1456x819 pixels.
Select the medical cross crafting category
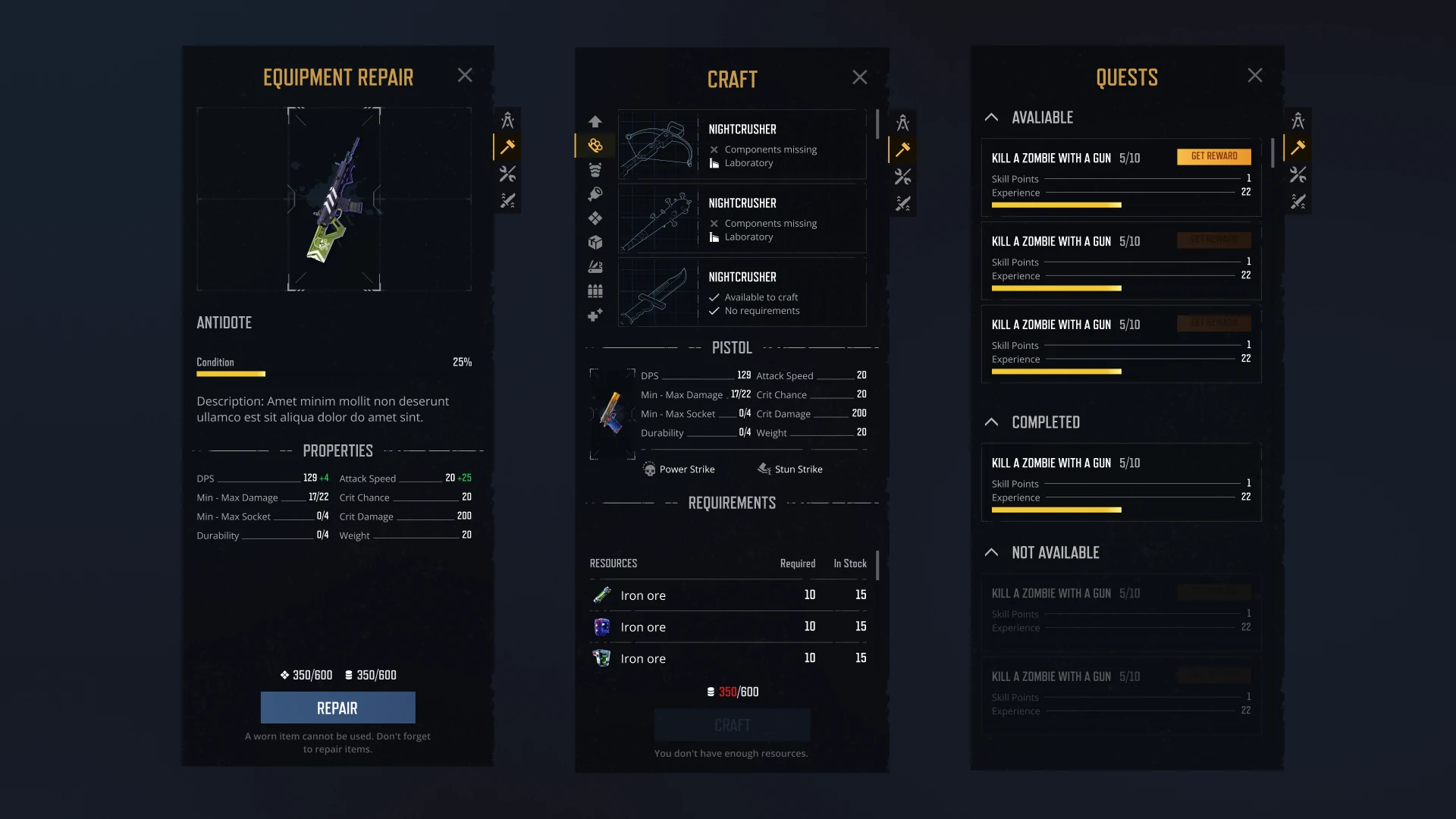tap(595, 315)
